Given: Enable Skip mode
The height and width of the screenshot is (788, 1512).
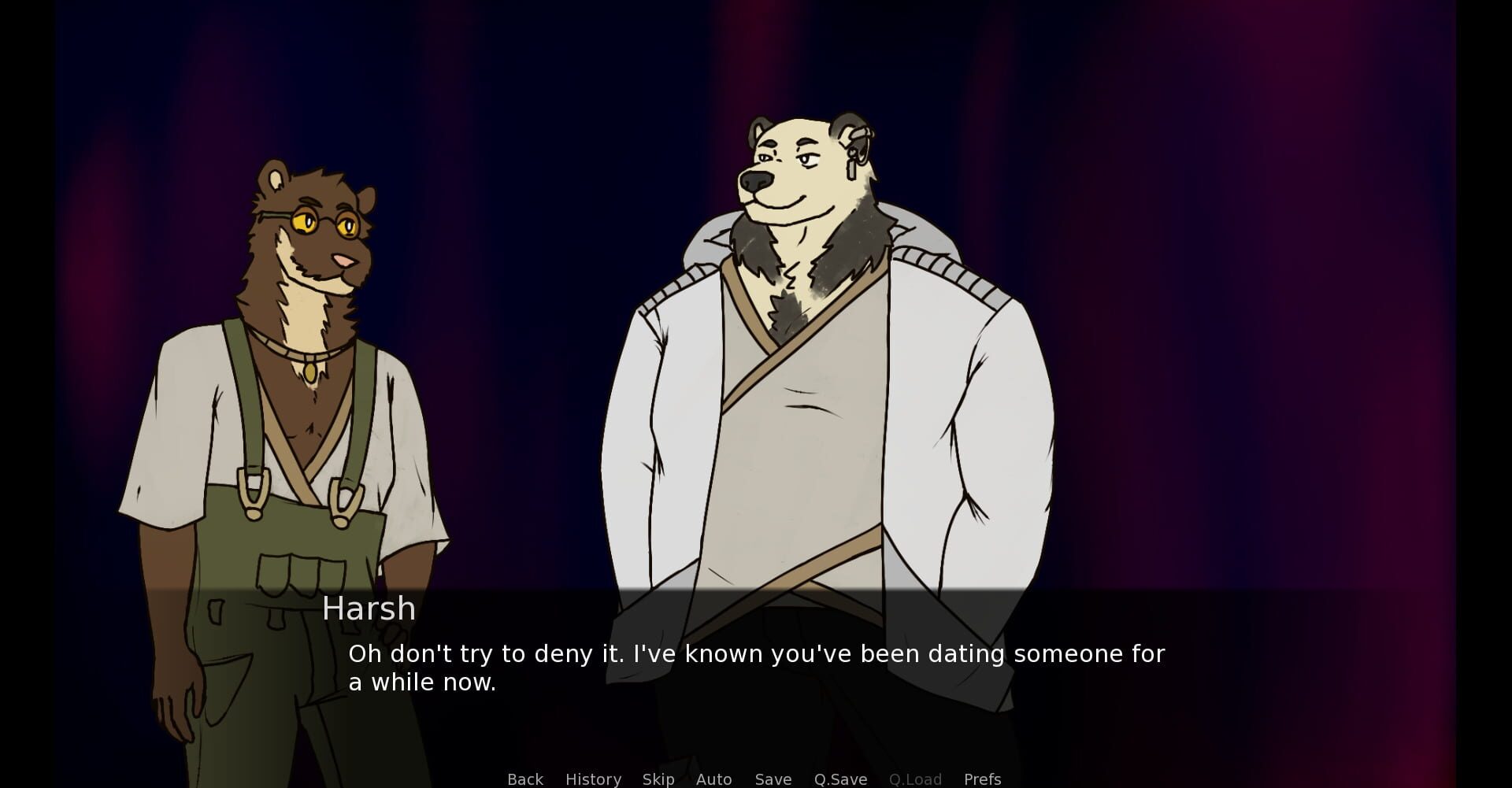Looking at the screenshot, I should click(658, 779).
